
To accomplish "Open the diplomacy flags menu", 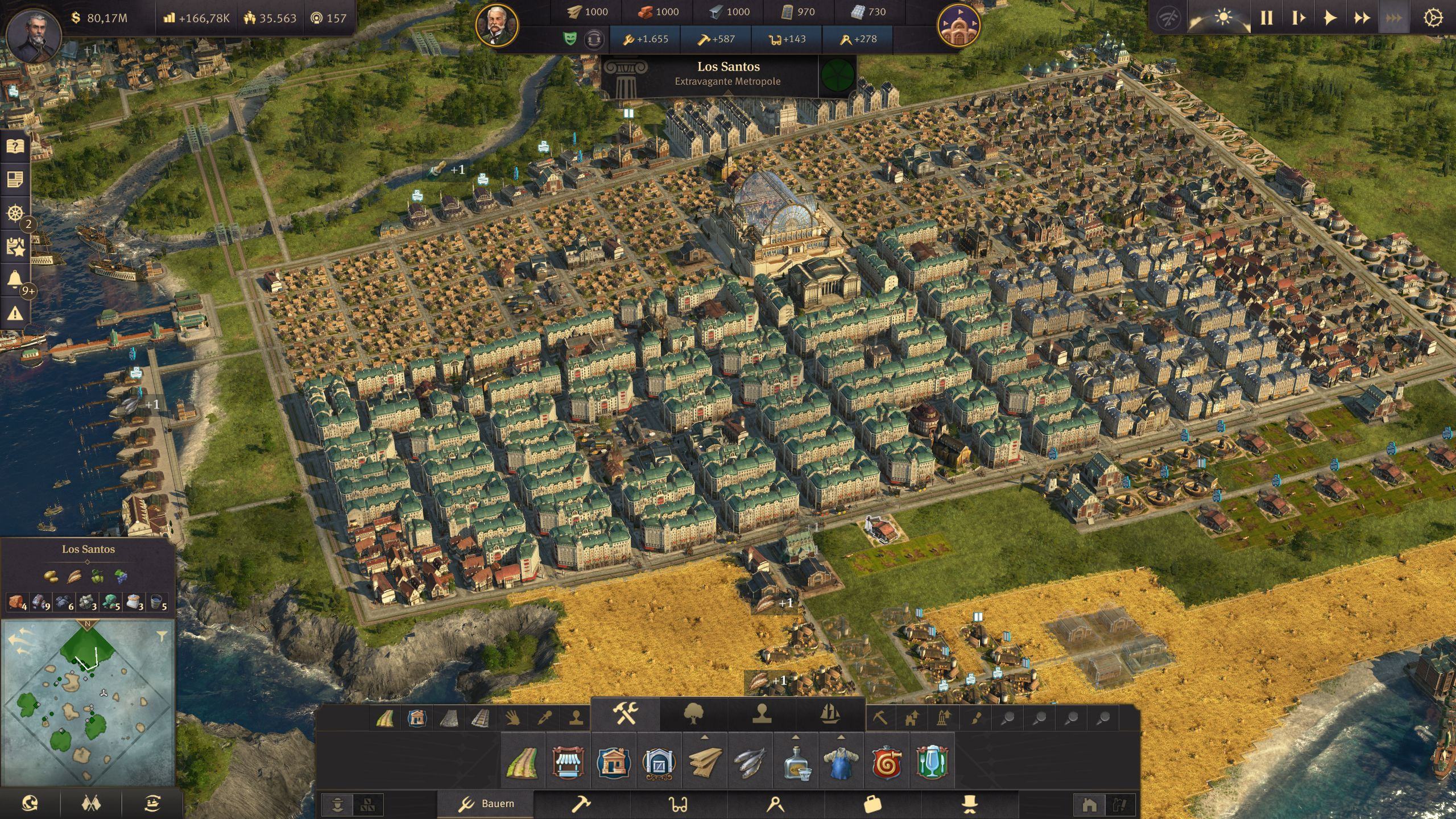I will pyautogui.click(x=91, y=804).
